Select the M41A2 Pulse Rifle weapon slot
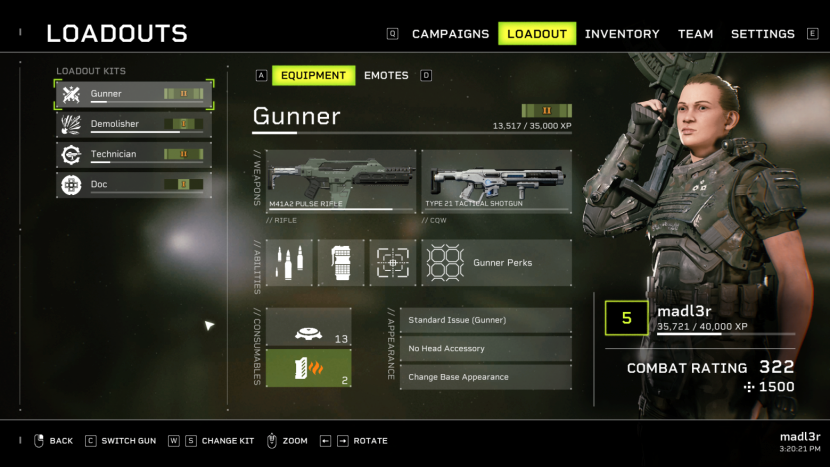This screenshot has height=467, width=830. point(340,180)
